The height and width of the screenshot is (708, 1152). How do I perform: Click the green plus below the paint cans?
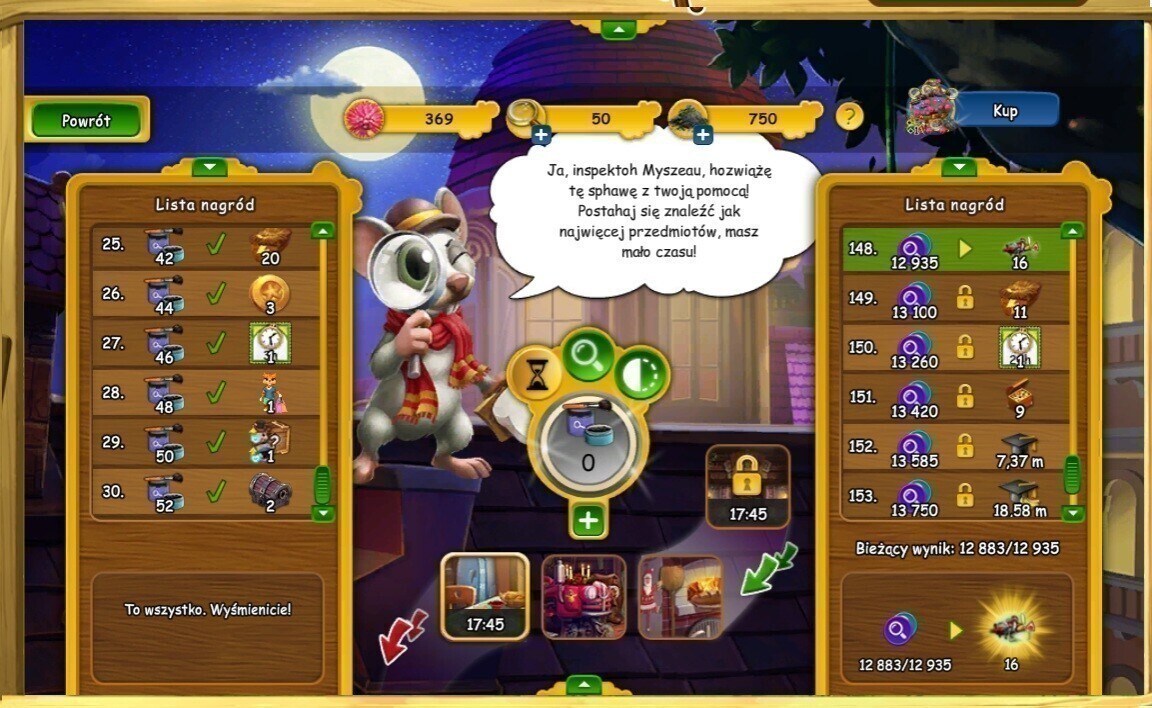click(x=588, y=520)
